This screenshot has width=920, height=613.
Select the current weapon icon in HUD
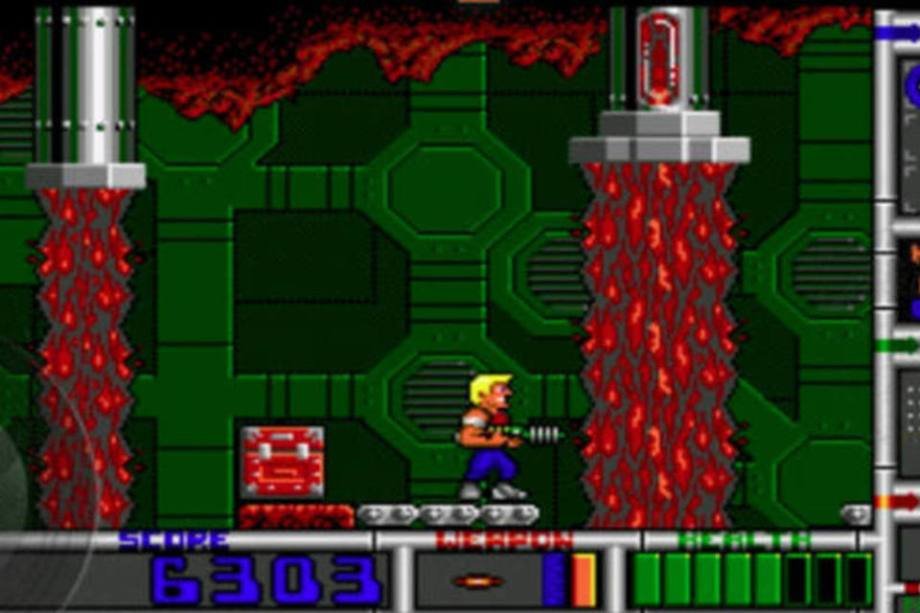pyautogui.click(x=477, y=581)
